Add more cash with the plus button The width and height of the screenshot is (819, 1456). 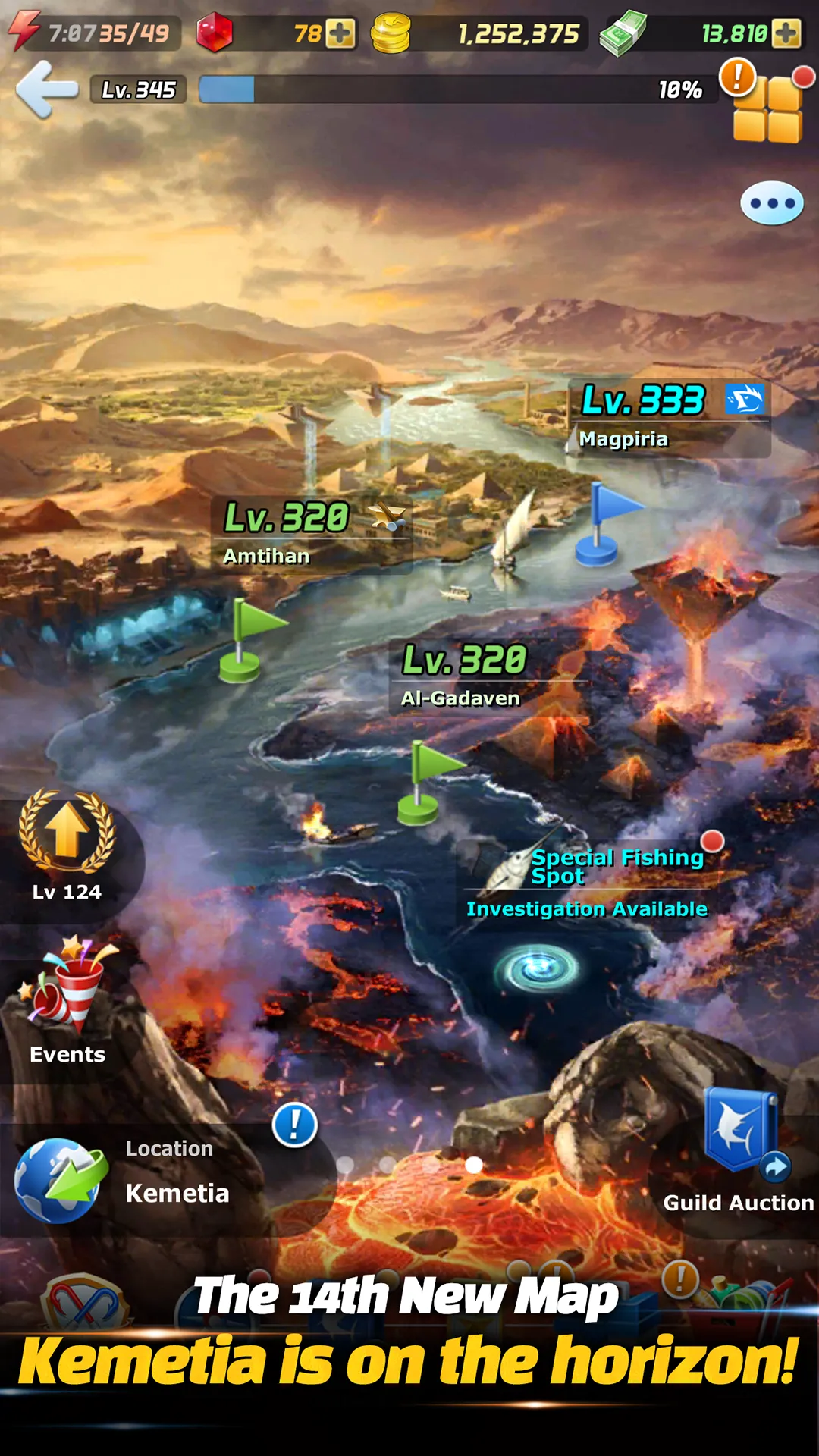[x=786, y=33]
